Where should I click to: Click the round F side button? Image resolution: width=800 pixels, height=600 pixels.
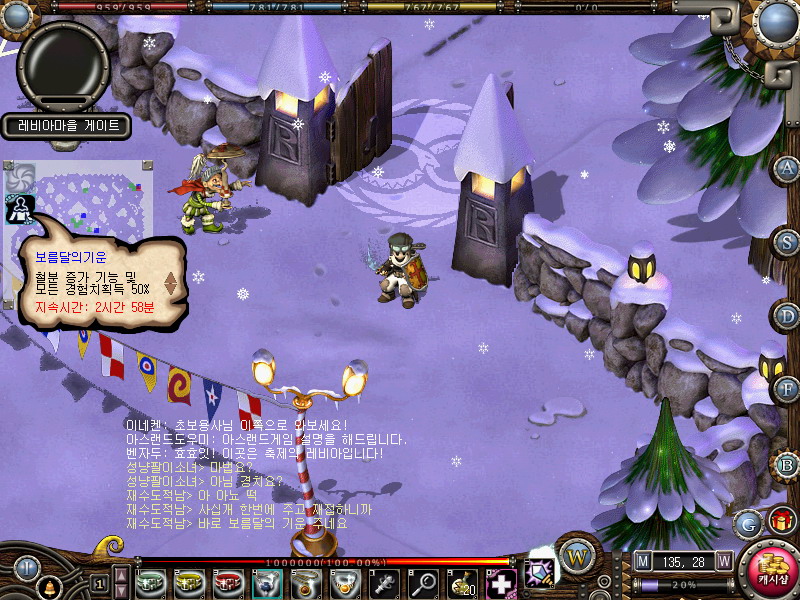click(x=788, y=389)
